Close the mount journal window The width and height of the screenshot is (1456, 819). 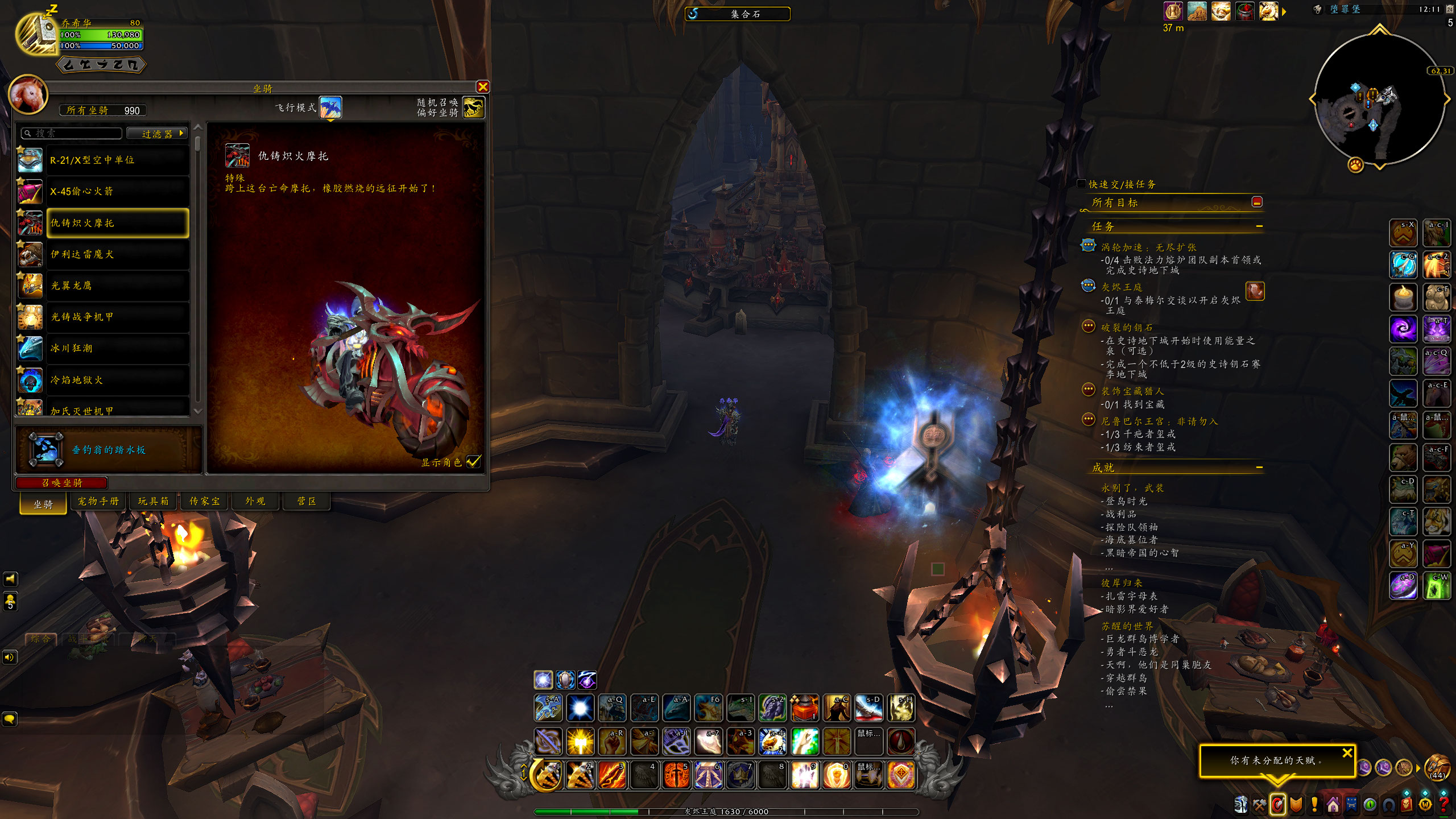tap(483, 87)
